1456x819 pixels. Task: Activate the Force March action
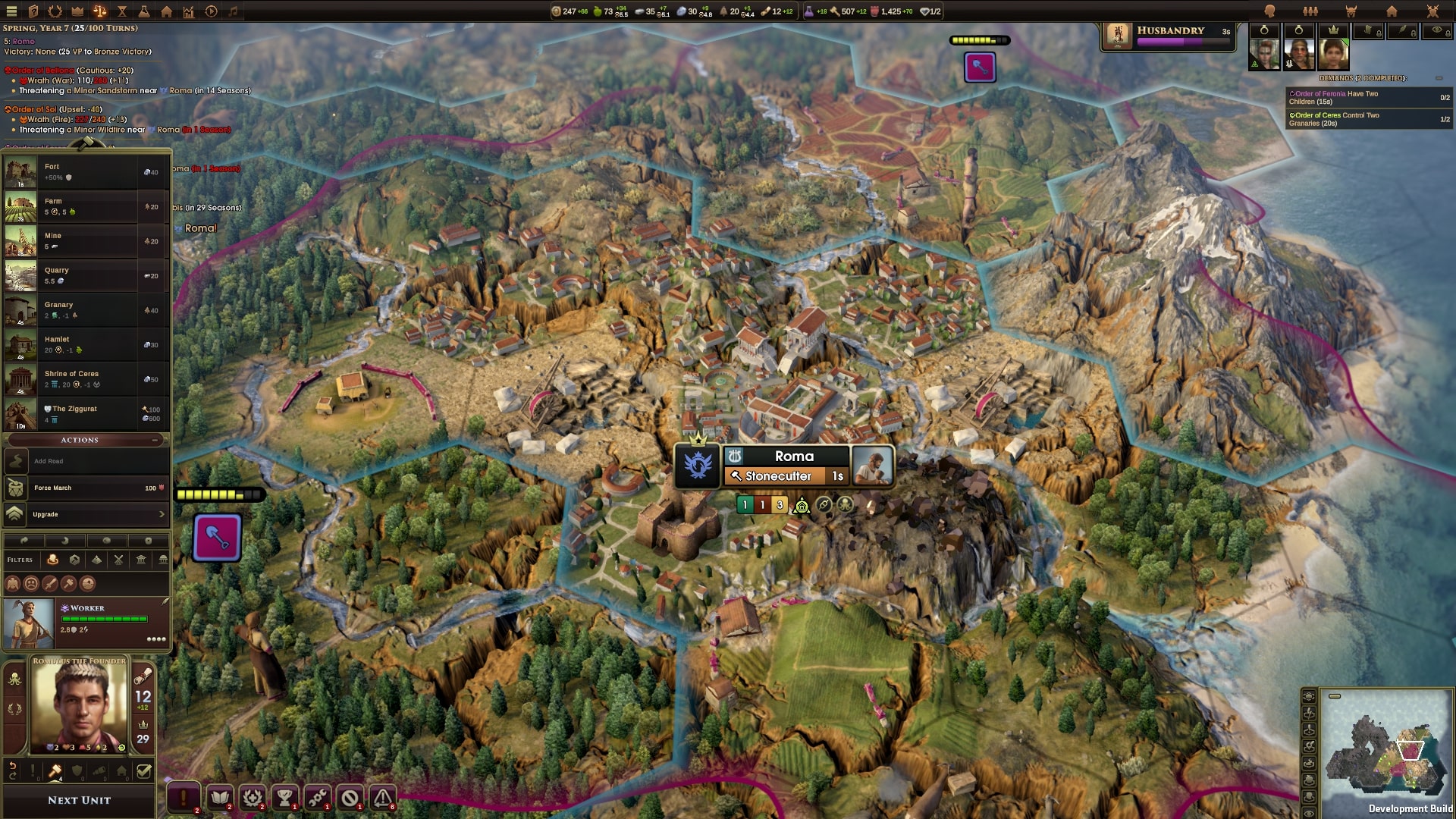(x=86, y=488)
